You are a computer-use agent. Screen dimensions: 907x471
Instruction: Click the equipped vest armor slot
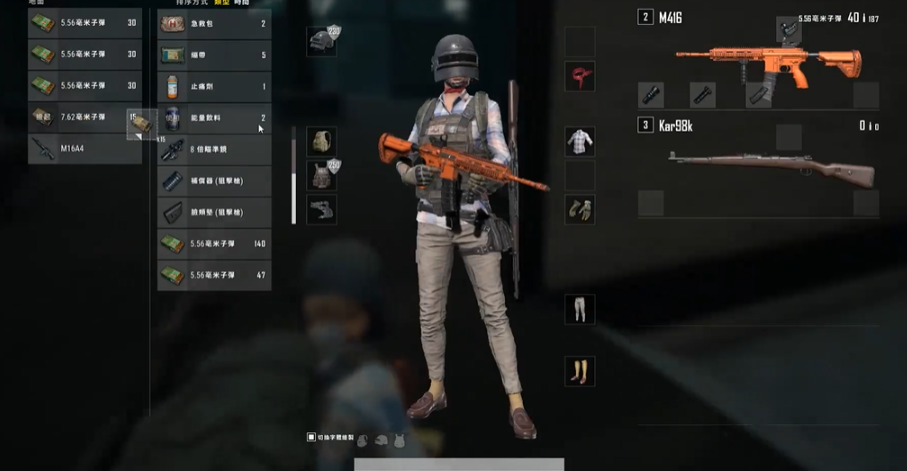click(x=321, y=175)
